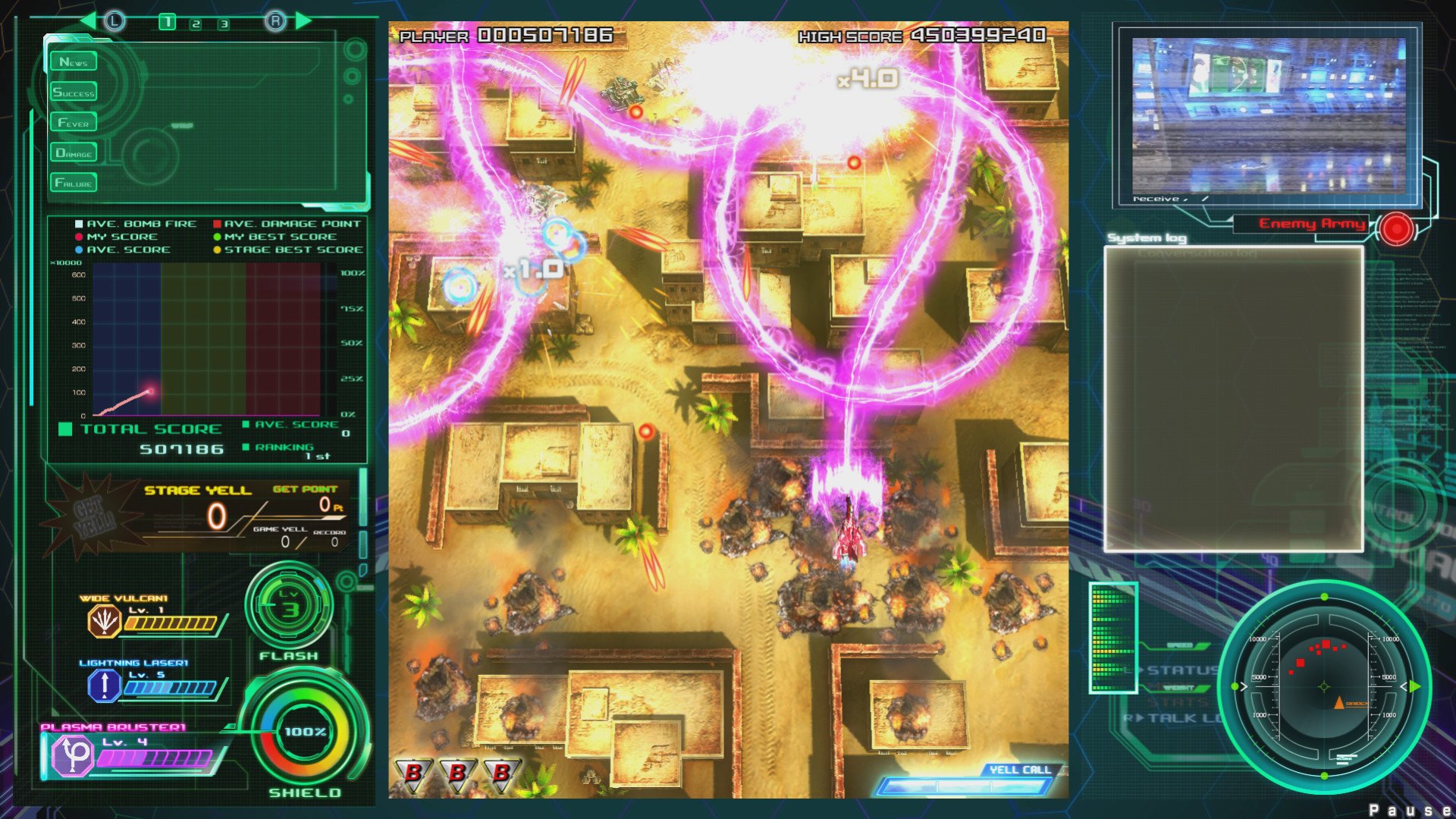
Task: Select page tab 1
Action: pyautogui.click(x=167, y=23)
